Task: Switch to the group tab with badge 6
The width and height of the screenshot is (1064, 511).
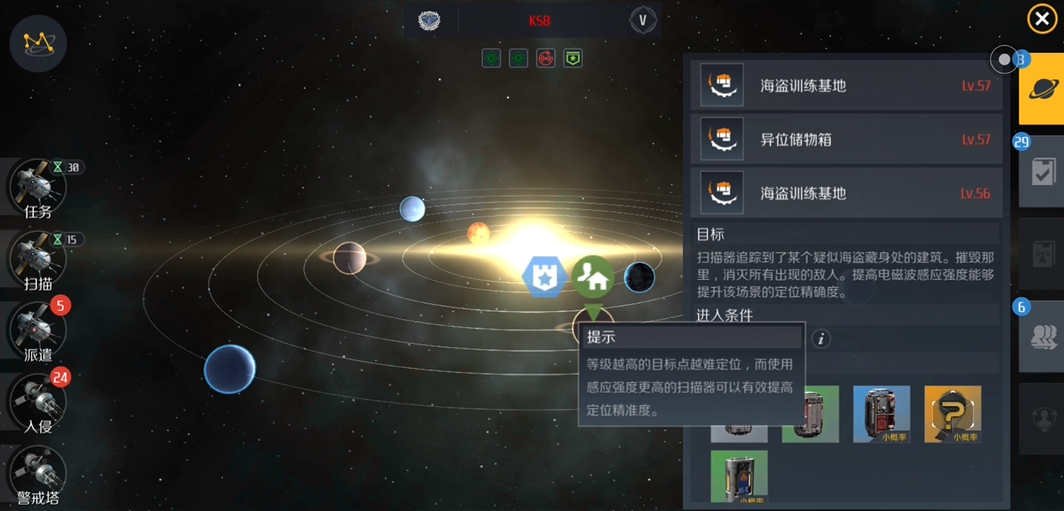Action: pyautogui.click(x=1042, y=337)
